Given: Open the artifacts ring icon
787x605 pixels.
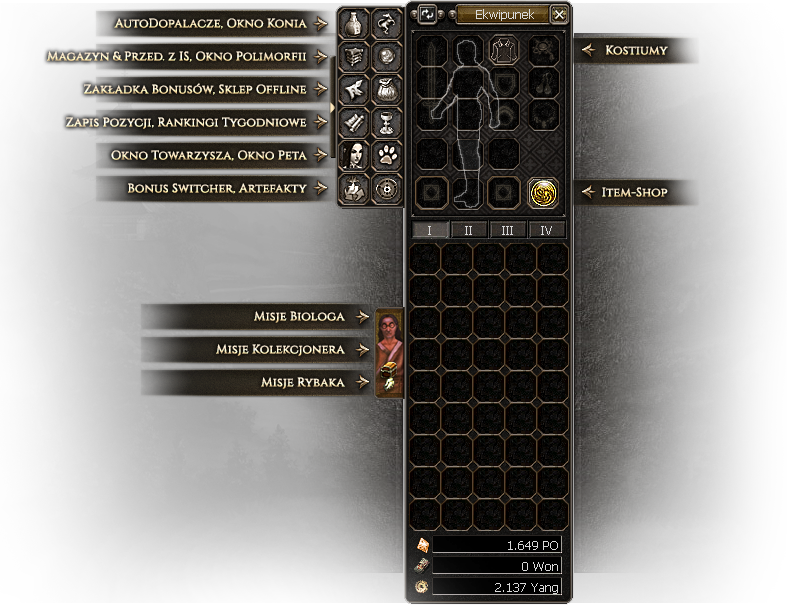Looking at the screenshot, I should click(x=386, y=188).
